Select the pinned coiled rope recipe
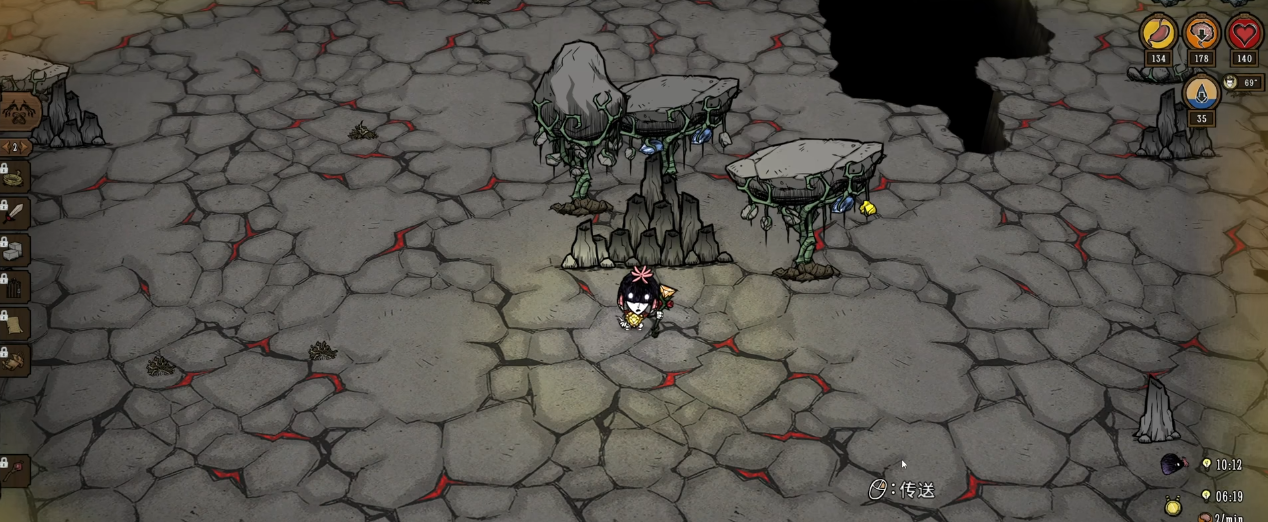This screenshot has height=522, width=1268. pos(14,177)
